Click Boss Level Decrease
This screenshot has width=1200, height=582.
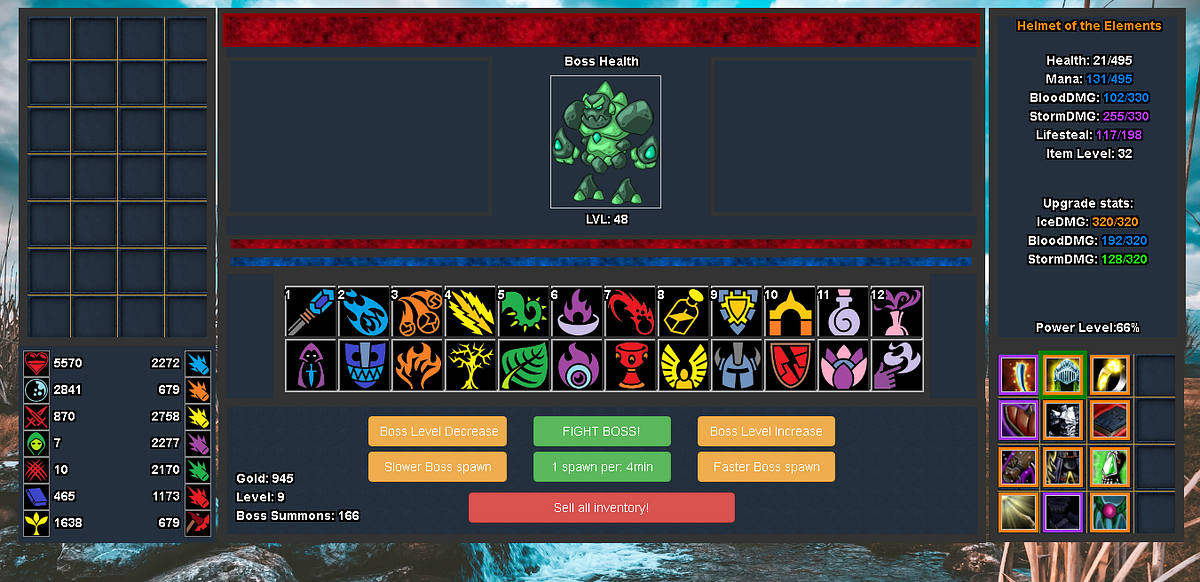[438, 431]
